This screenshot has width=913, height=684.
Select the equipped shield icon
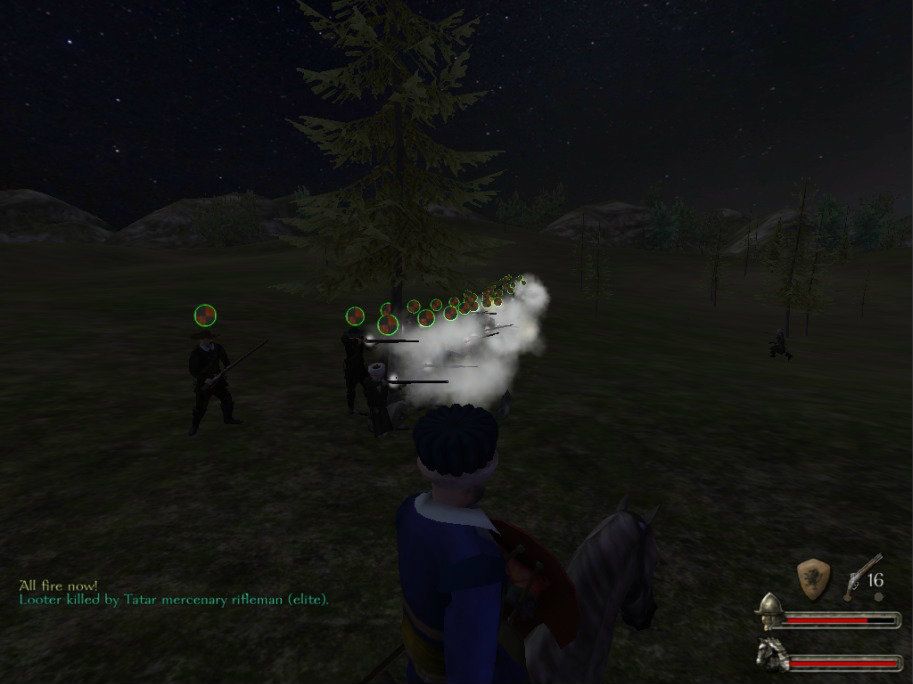[814, 579]
